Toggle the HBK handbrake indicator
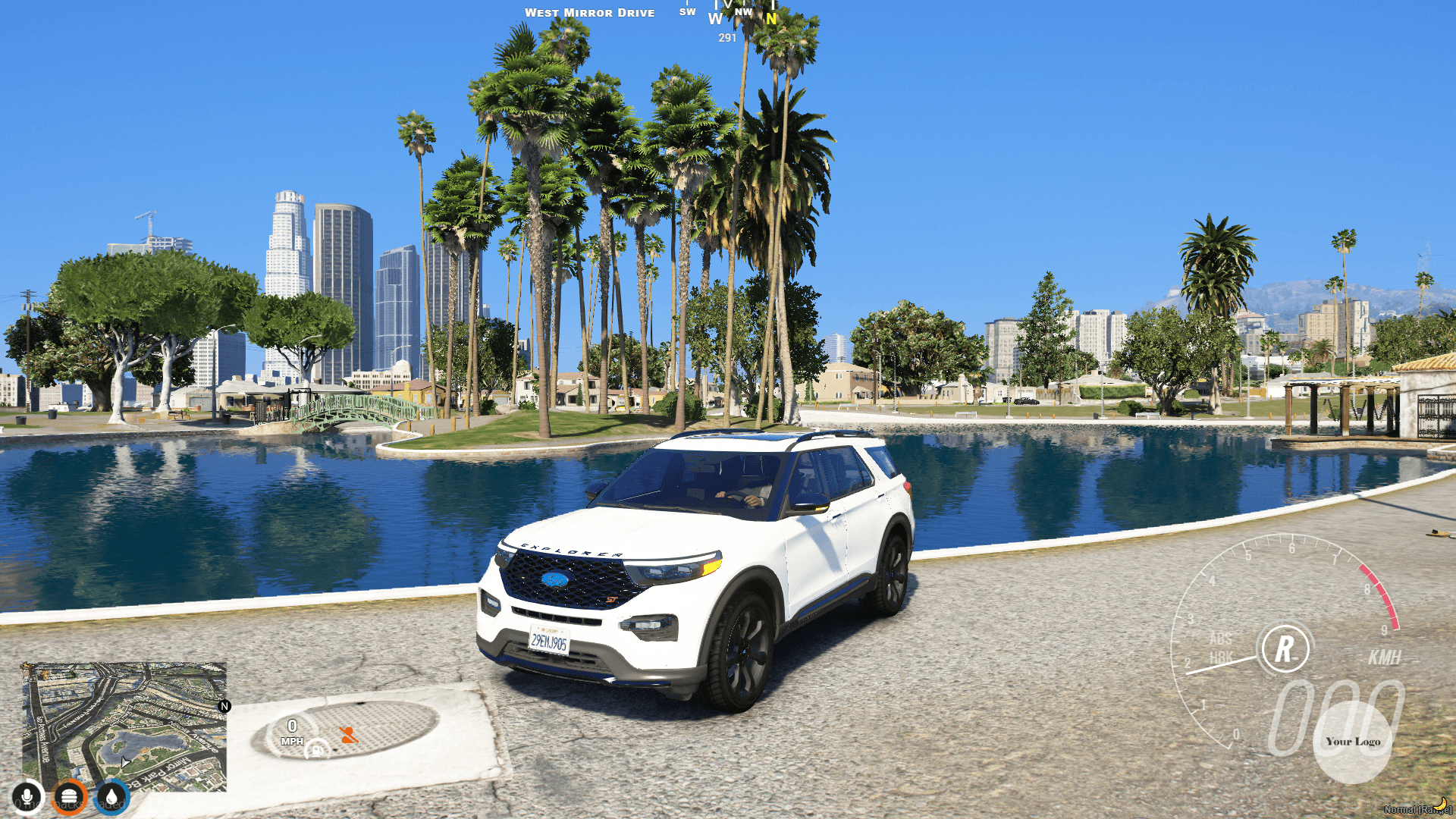 [1222, 656]
